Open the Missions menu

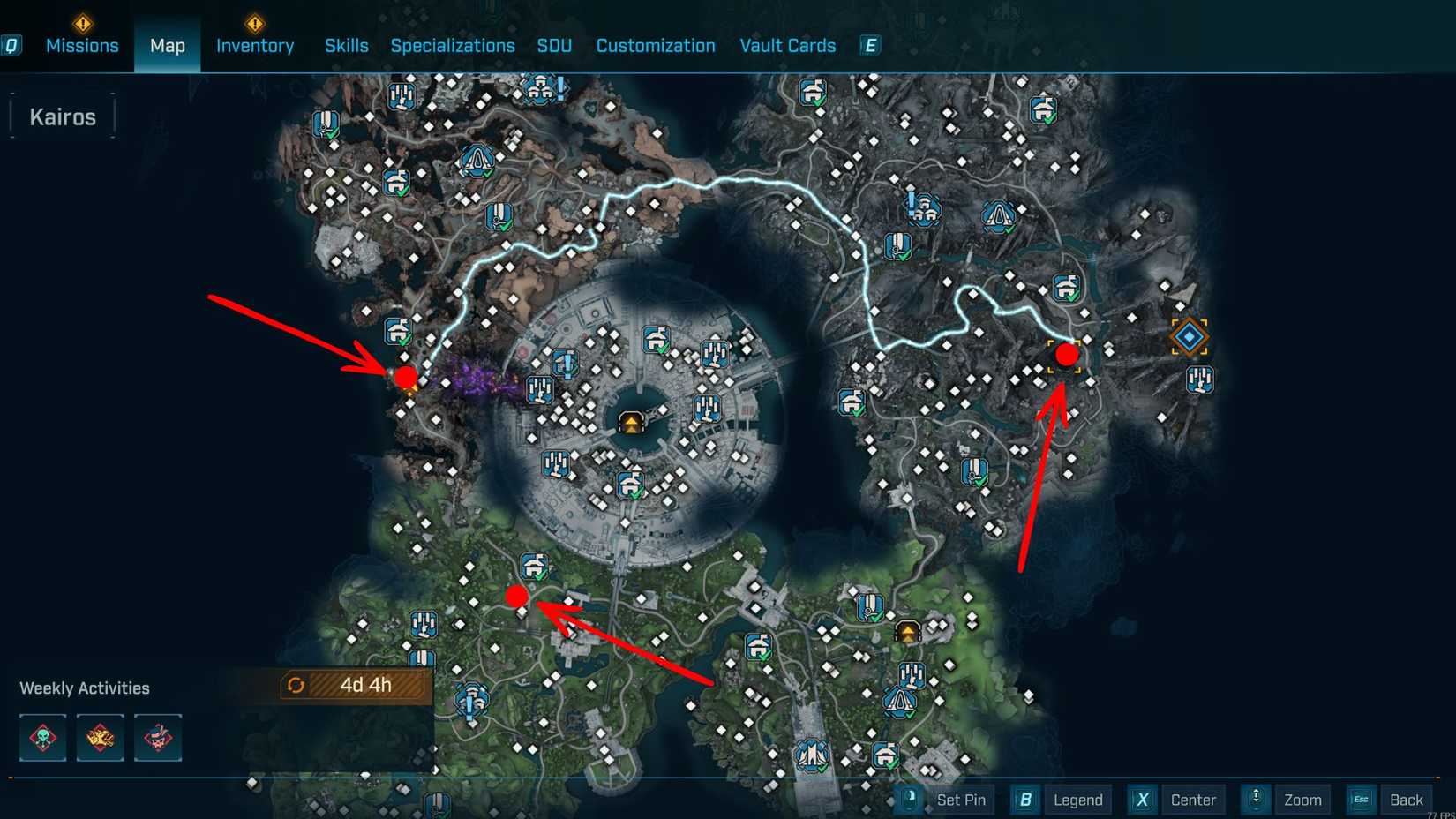(x=82, y=45)
